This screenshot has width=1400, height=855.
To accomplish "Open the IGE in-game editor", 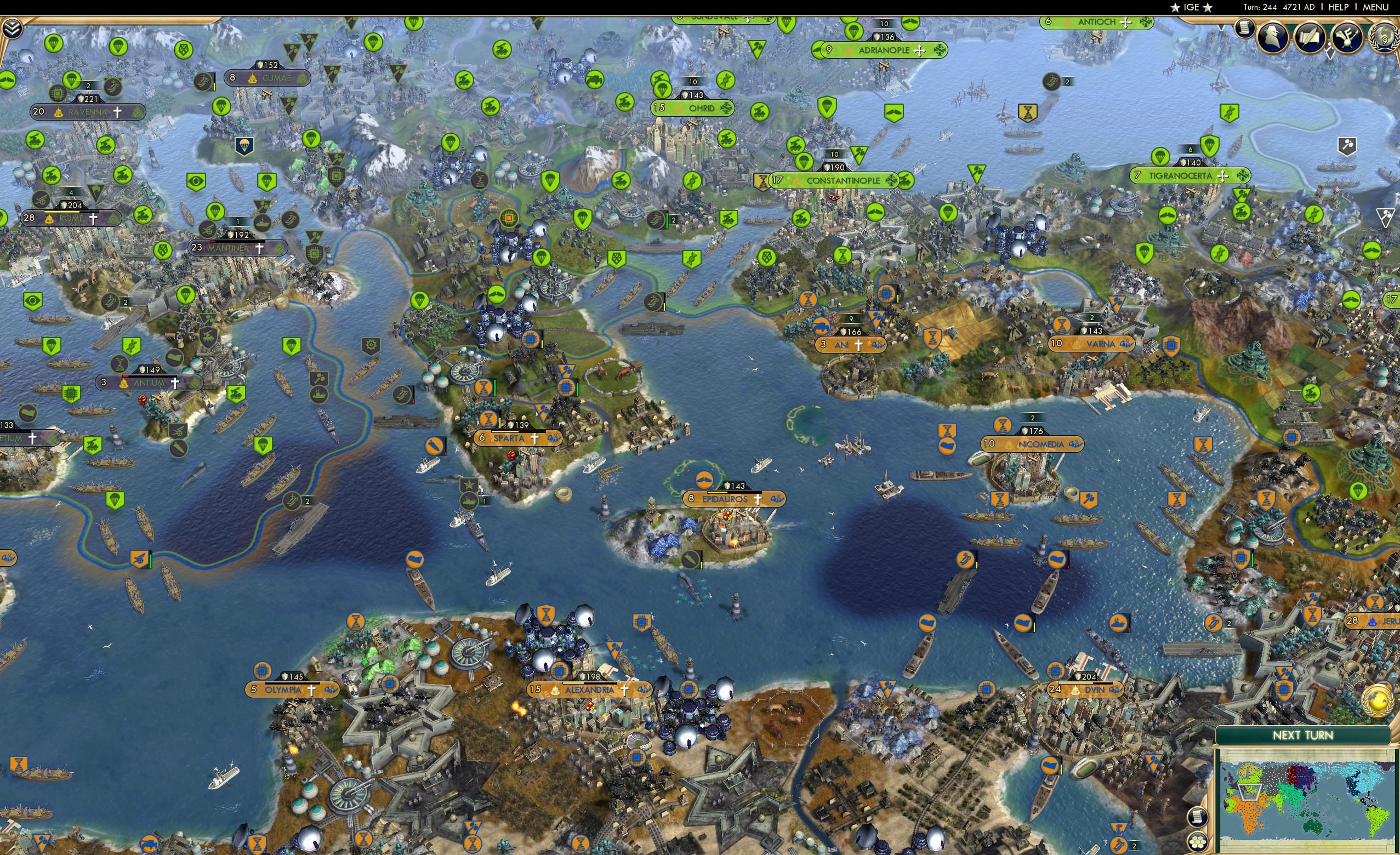I will [1192, 7].
